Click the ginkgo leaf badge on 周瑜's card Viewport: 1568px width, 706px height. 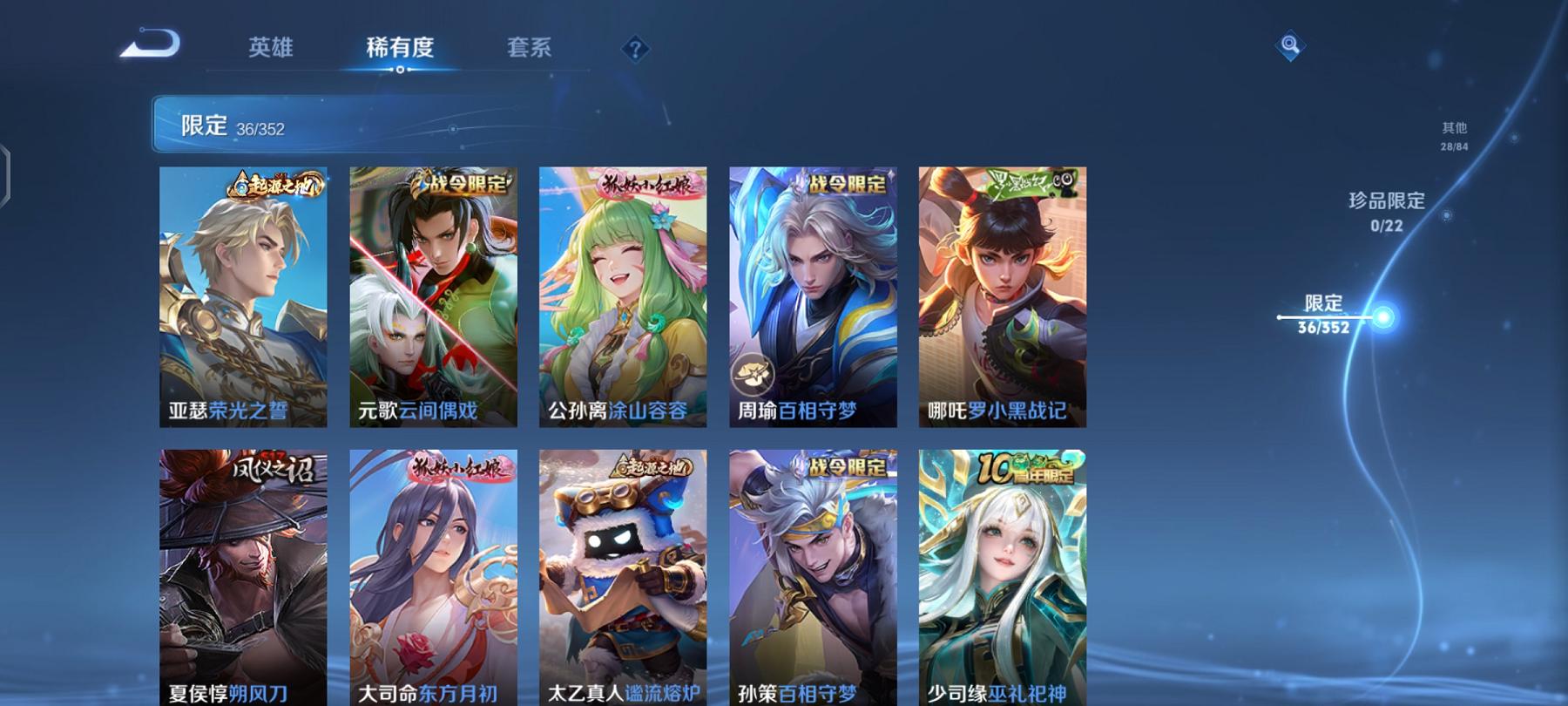tap(754, 373)
